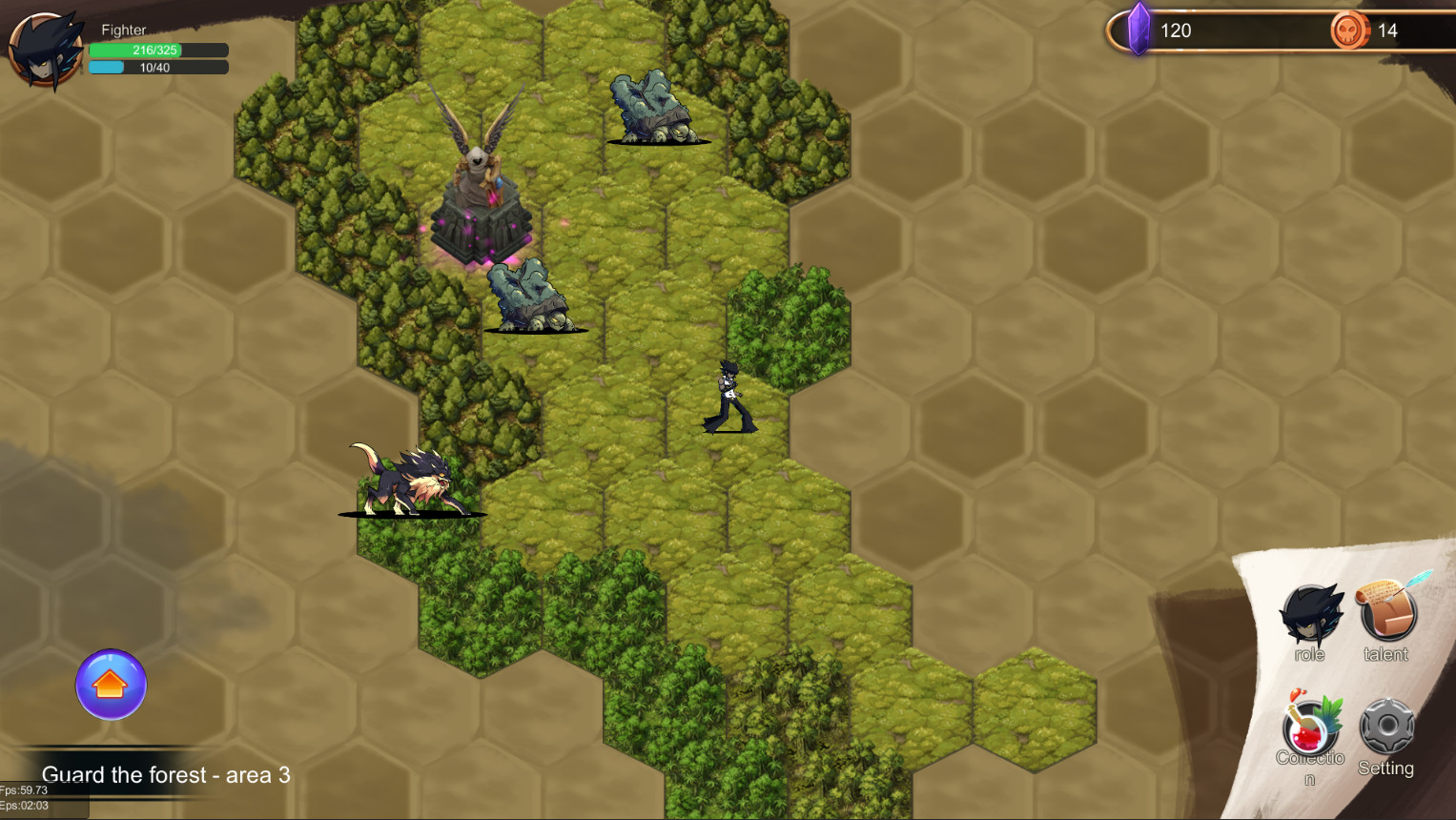The height and width of the screenshot is (820, 1456).
Task: Click the Fighter name label
Action: coord(122,30)
